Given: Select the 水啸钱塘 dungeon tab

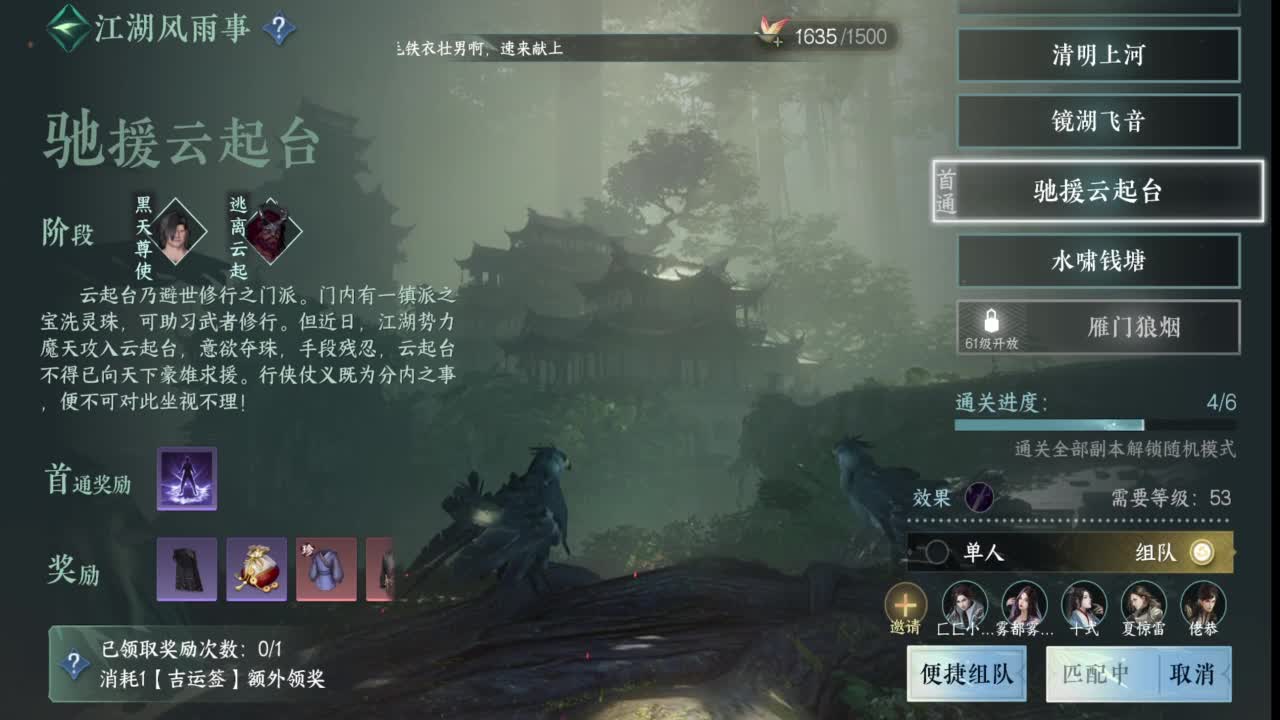Looking at the screenshot, I should pos(1098,260).
